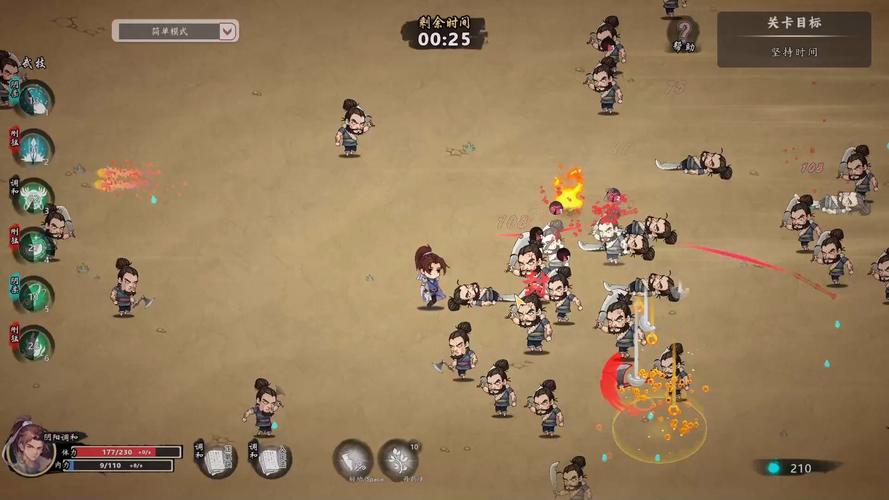889x500 pixels.
Task: Activate martial skill slot number 5
Action: [x=33, y=294]
